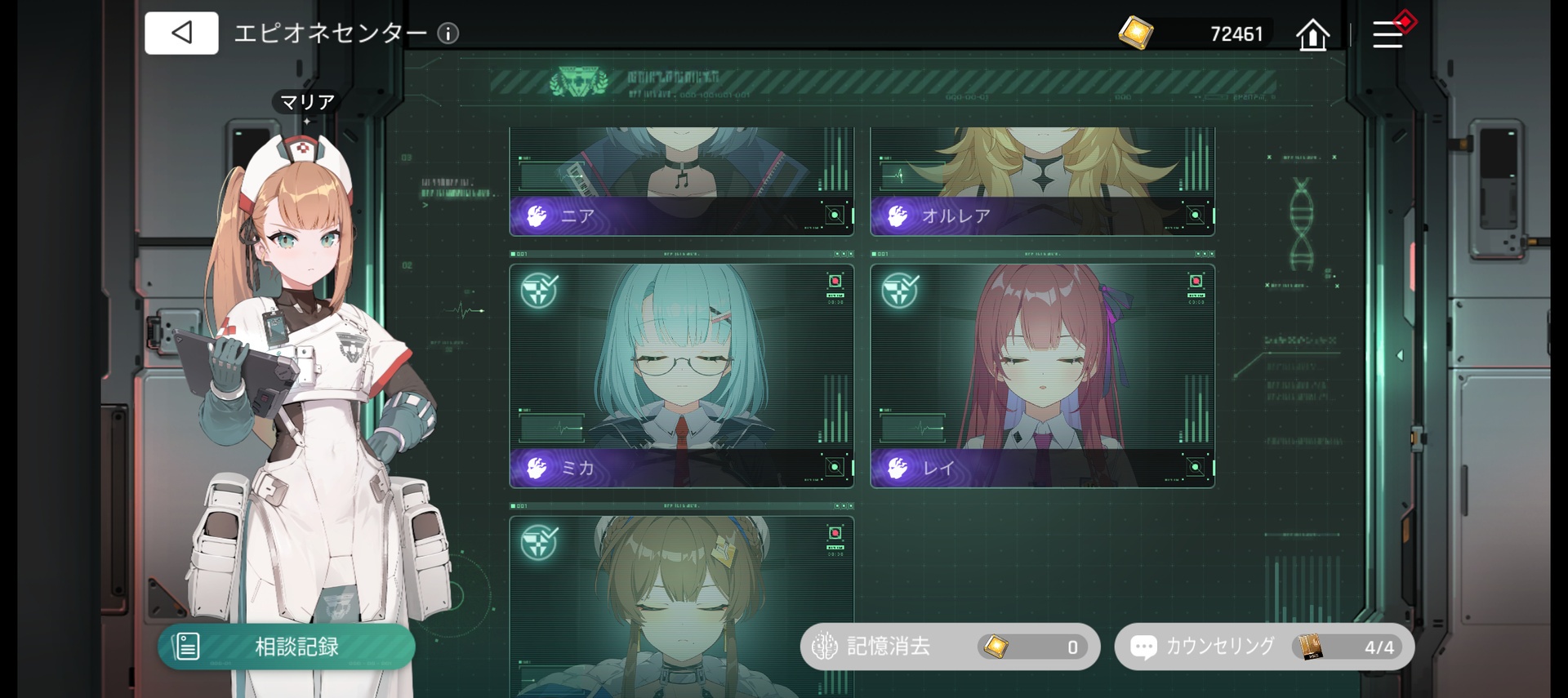The image size is (1568, 698).
Task: Open the エピオネセンター info icon
Action: [x=448, y=33]
